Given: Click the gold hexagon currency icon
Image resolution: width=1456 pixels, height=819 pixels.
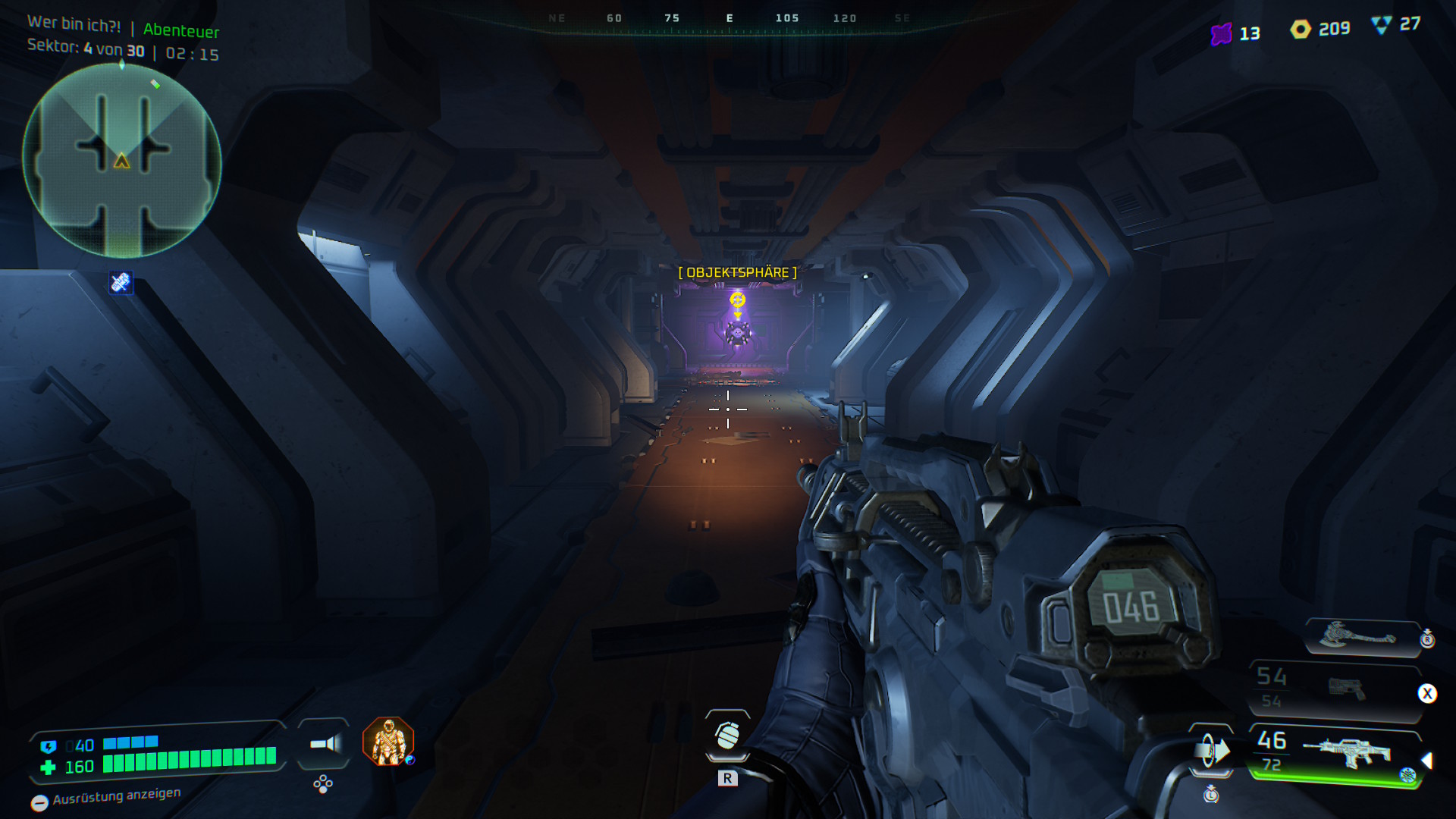Looking at the screenshot, I should tap(1301, 30).
